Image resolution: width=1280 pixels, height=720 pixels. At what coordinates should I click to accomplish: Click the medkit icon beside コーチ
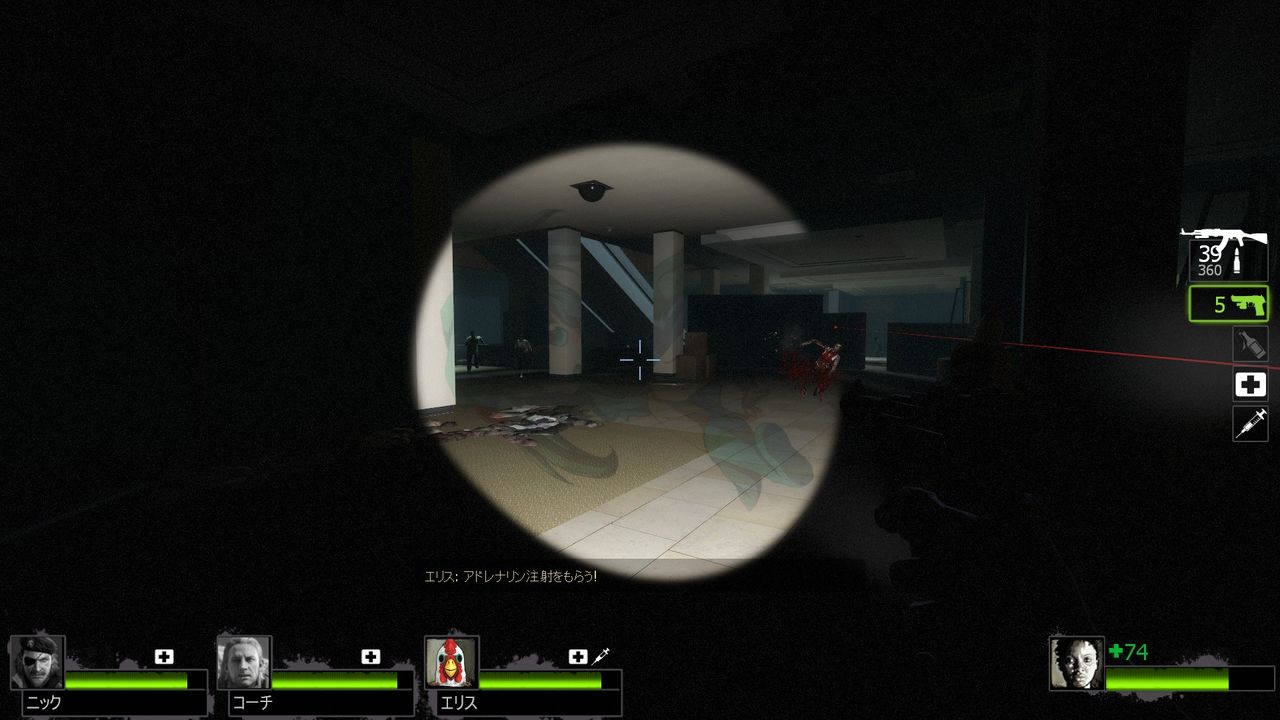tap(370, 656)
